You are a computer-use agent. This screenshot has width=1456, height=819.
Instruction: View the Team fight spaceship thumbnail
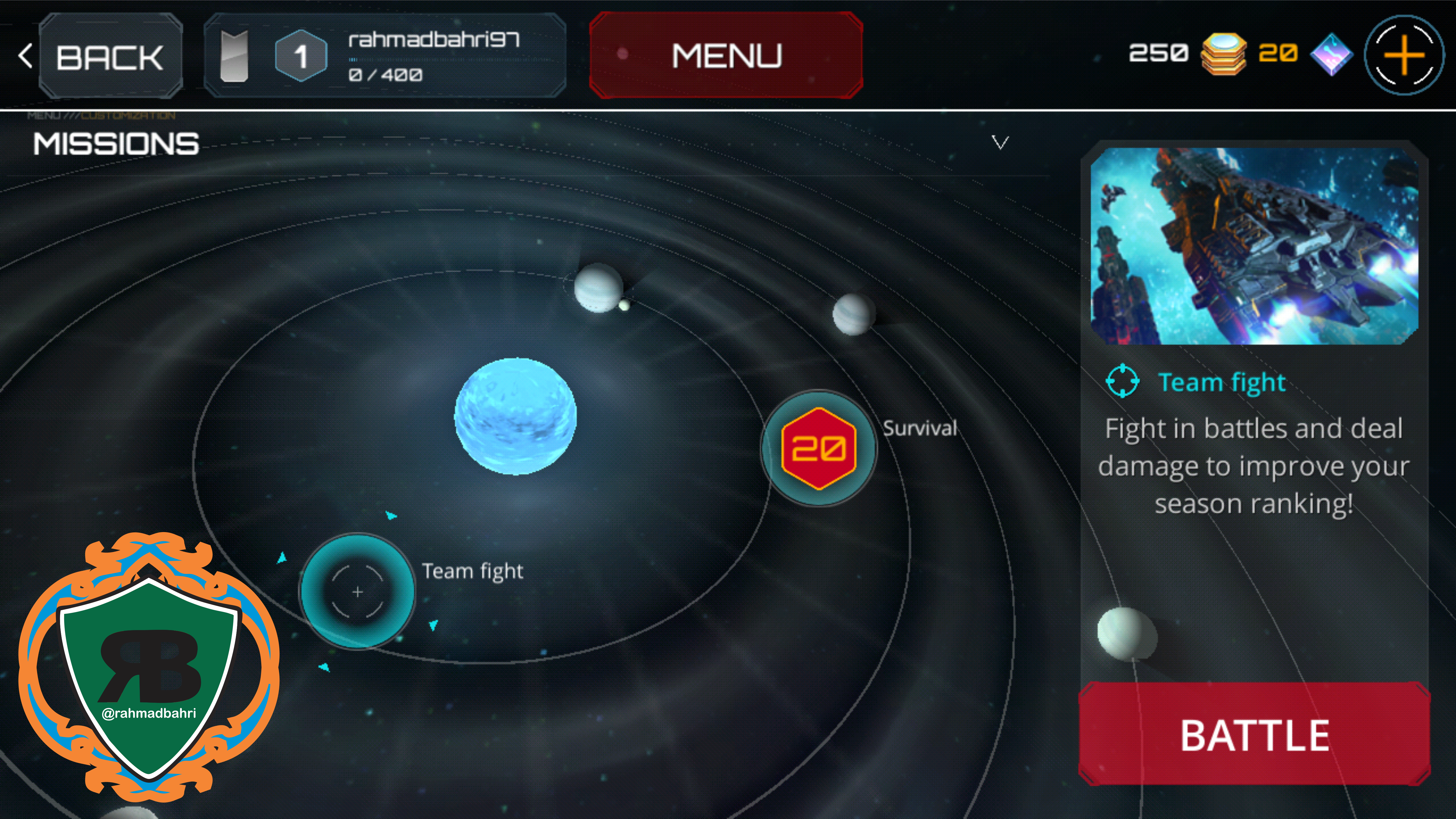(x=1254, y=247)
